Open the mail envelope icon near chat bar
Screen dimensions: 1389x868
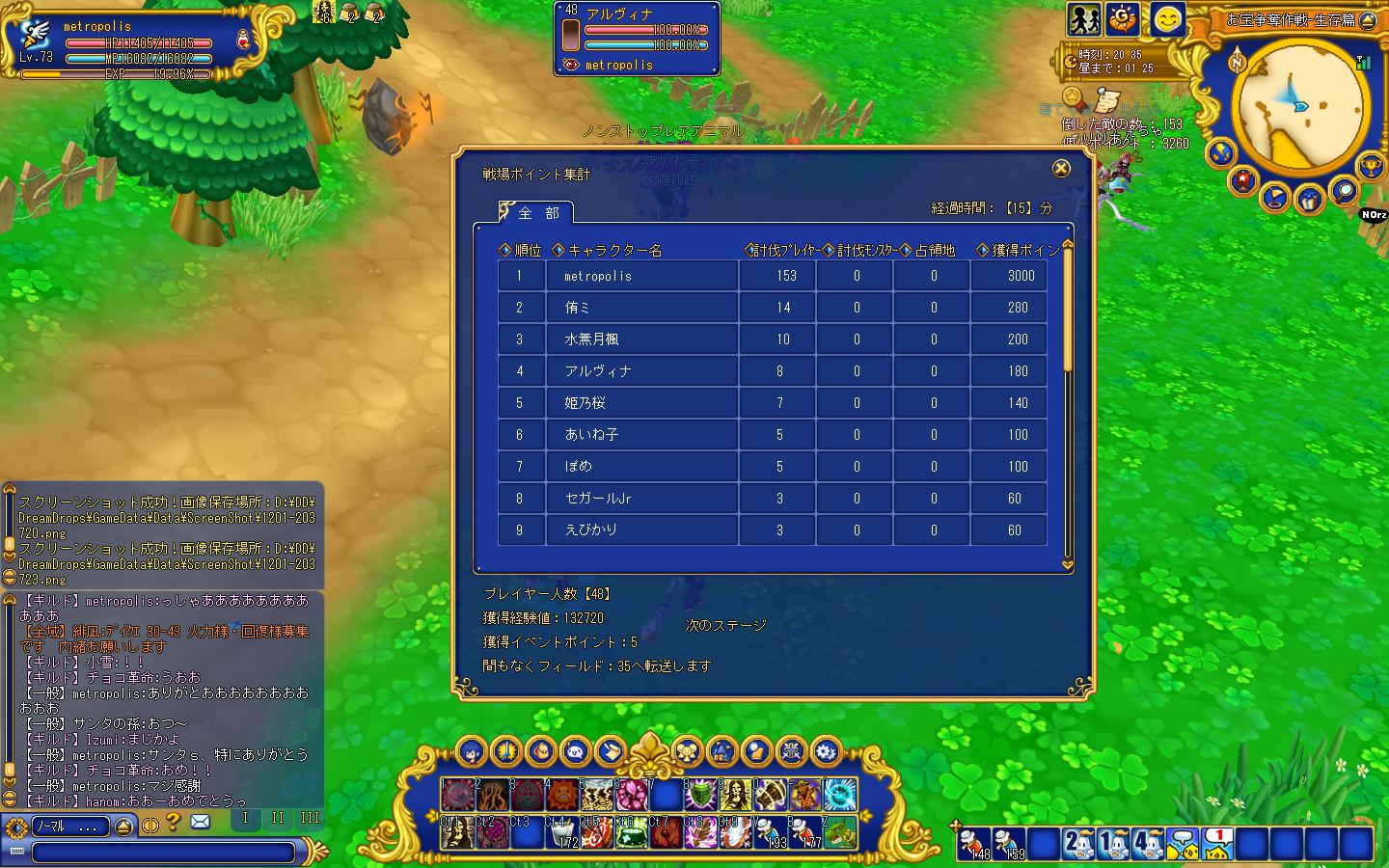point(200,821)
